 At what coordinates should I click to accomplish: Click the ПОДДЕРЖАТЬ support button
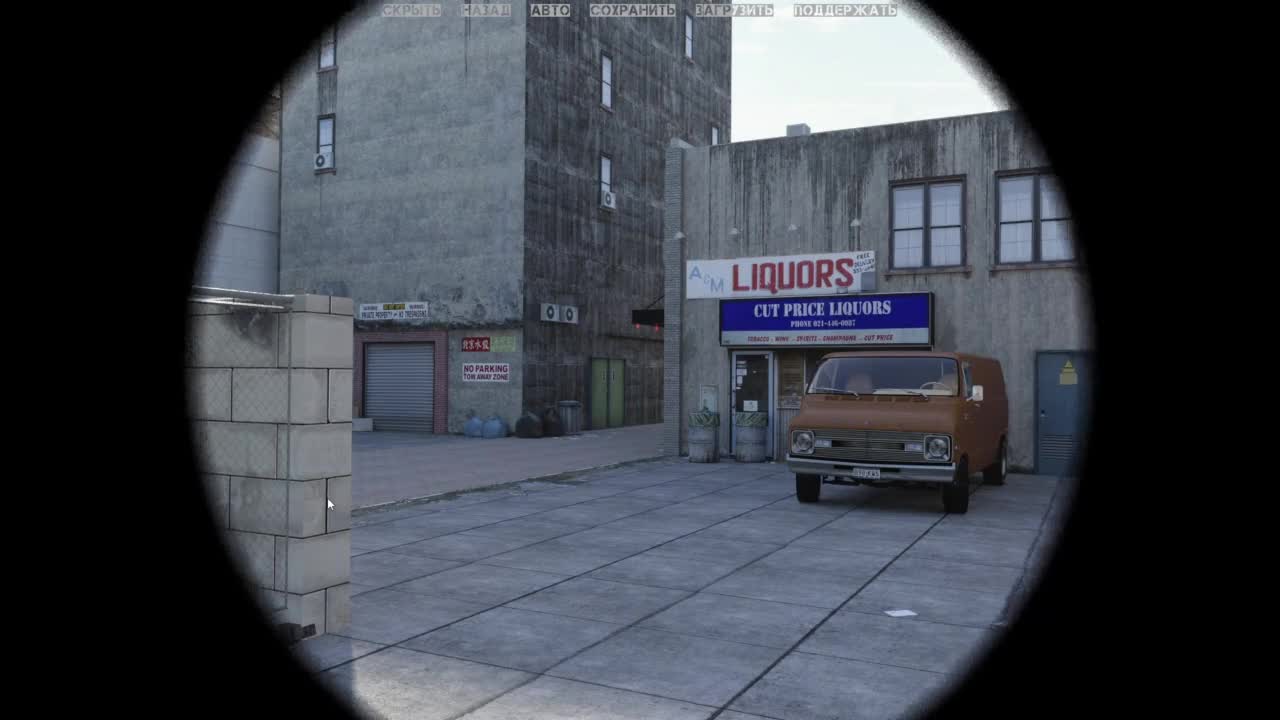tap(845, 10)
